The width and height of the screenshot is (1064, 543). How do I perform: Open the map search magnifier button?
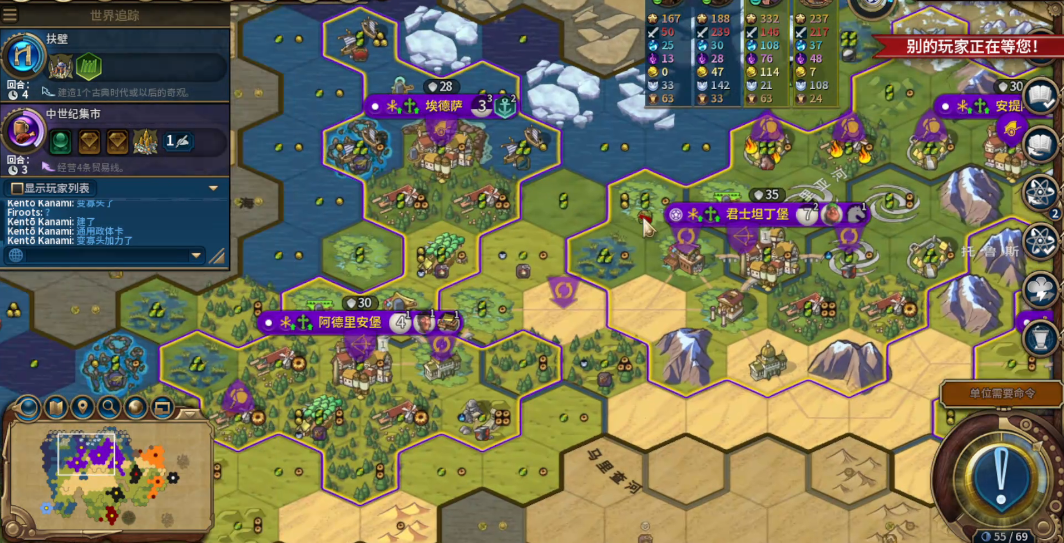[109, 407]
